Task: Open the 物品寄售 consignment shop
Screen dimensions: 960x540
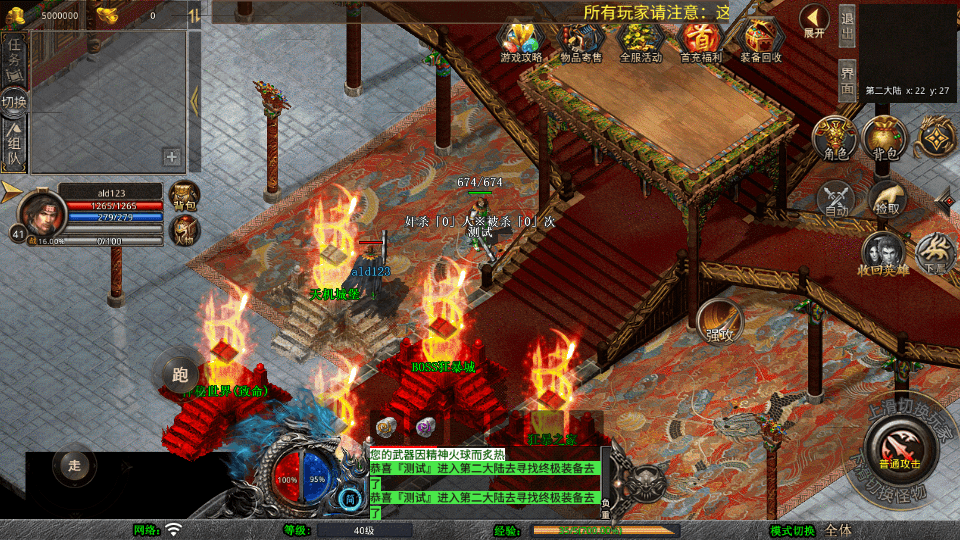Action: pyautogui.click(x=581, y=41)
